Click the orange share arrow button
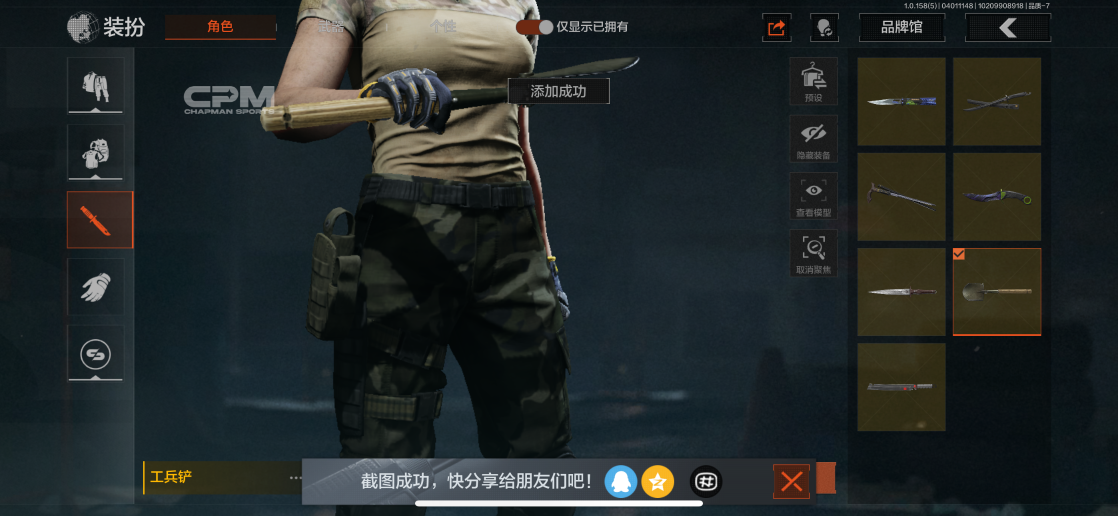The image size is (1118, 516). (776, 28)
